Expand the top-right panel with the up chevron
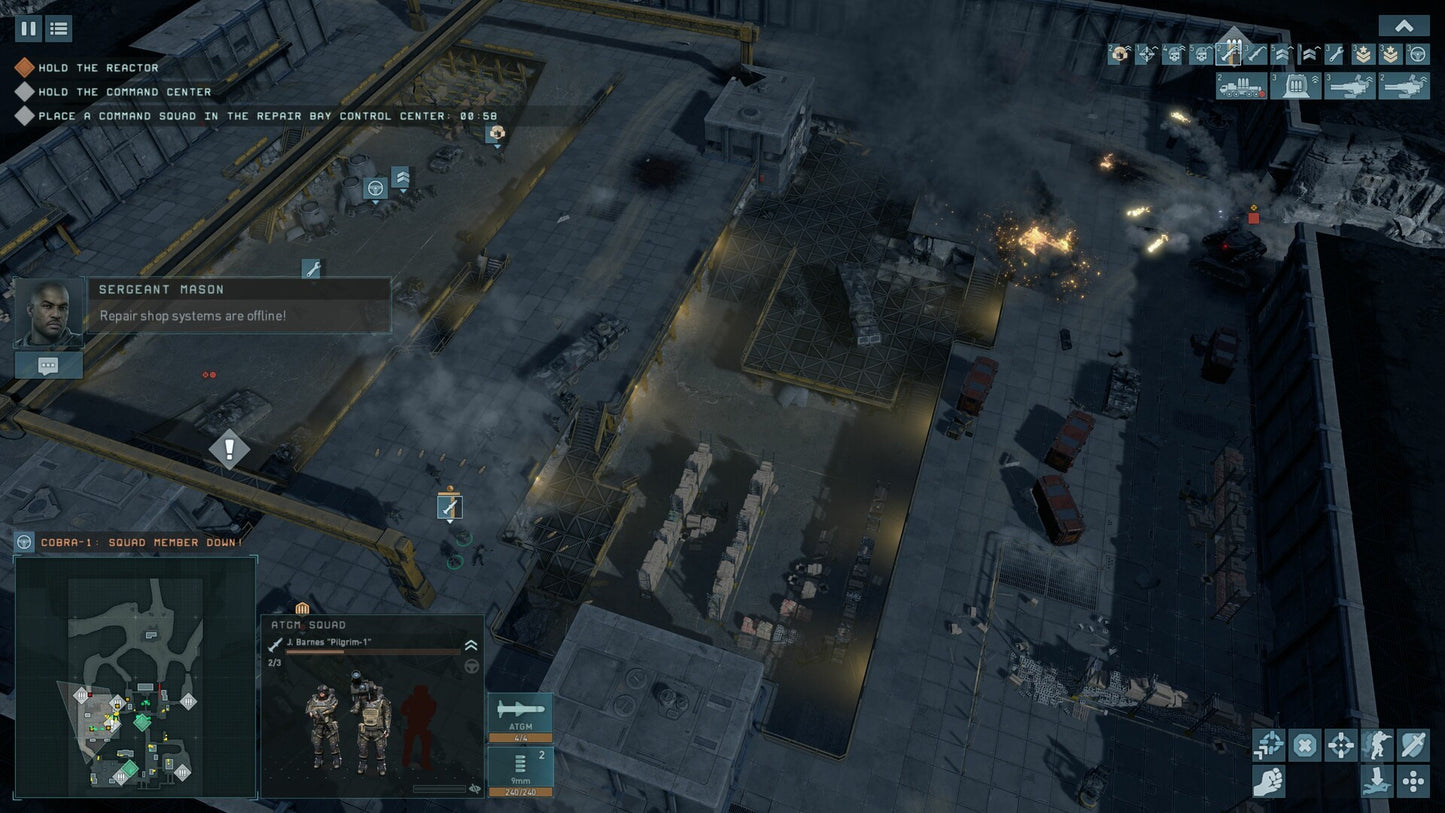The image size is (1445, 813). point(1403,24)
